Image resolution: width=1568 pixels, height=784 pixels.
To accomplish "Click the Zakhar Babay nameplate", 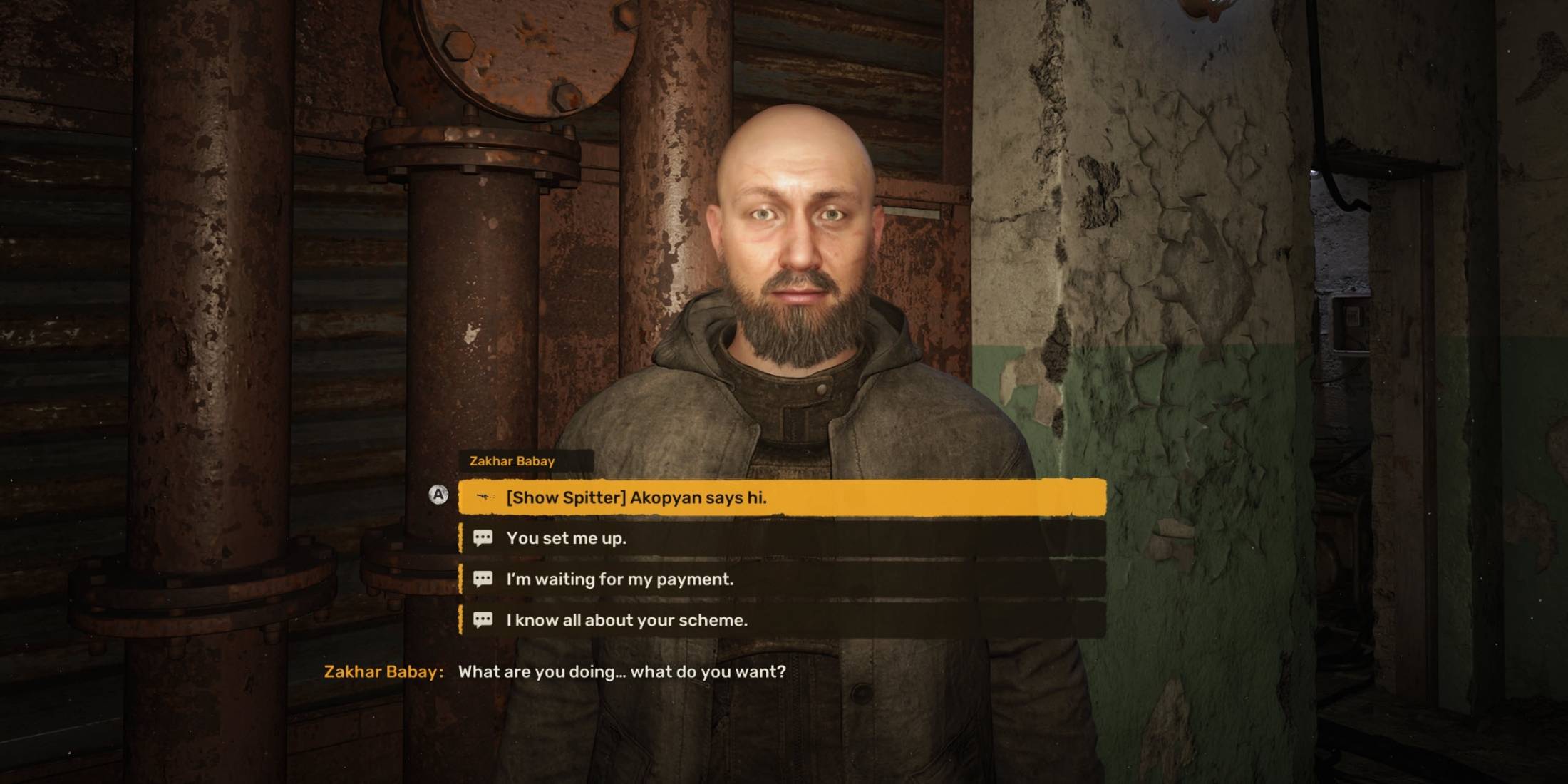I will coord(513,460).
